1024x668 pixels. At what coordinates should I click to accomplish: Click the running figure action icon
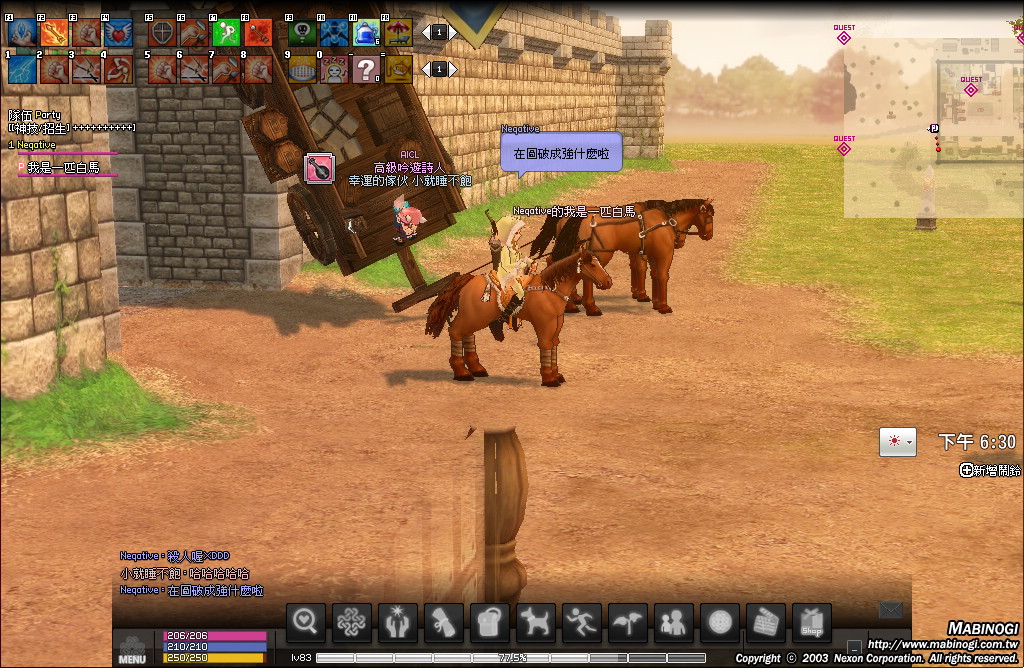(582, 622)
